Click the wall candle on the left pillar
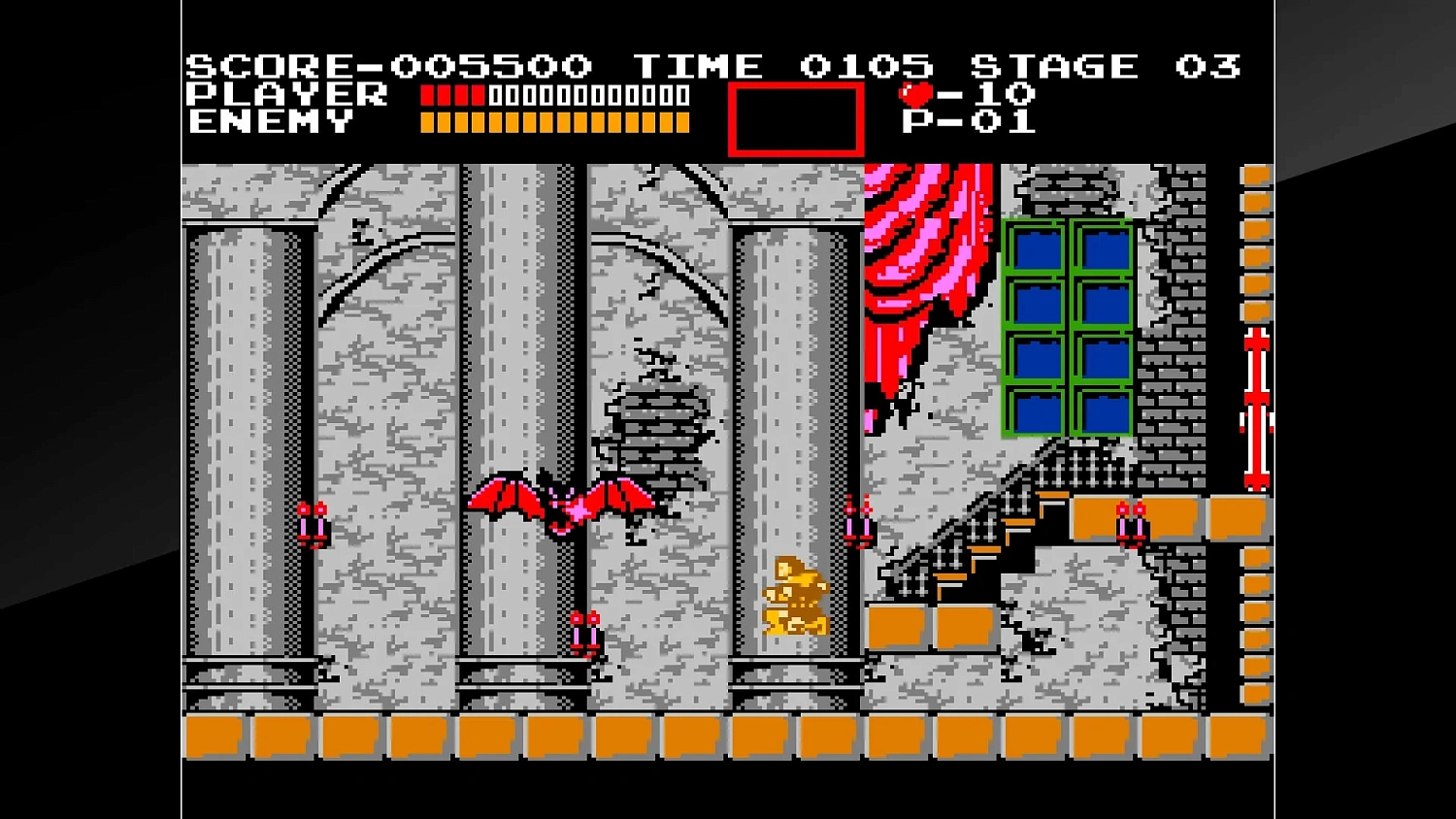1456x819 pixels. tap(314, 522)
